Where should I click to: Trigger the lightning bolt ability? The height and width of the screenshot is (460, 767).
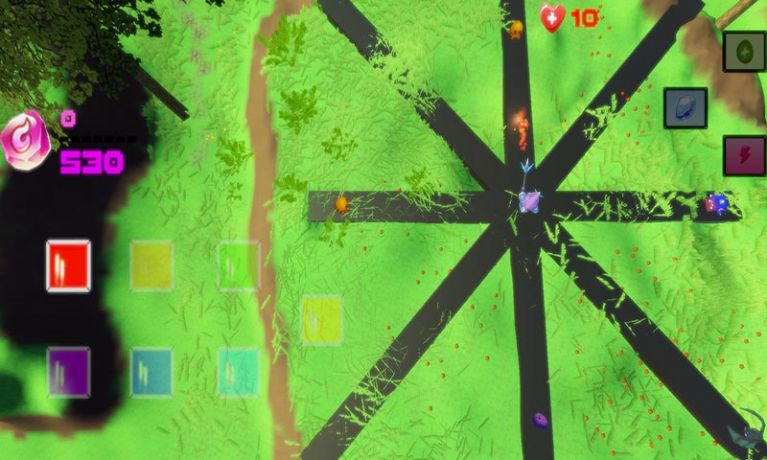coord(744,156)
